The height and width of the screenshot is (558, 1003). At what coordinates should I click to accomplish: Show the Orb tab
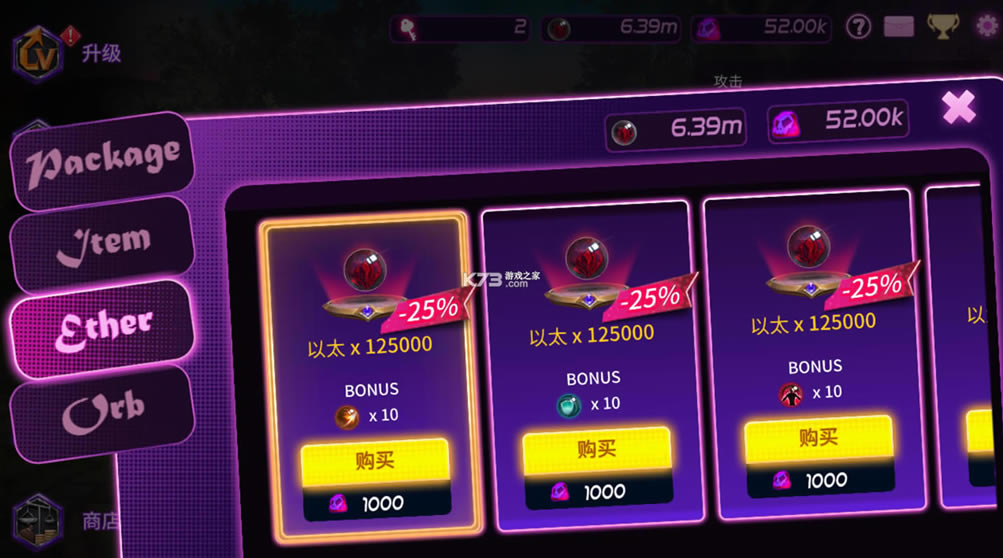tap(102, 410)
